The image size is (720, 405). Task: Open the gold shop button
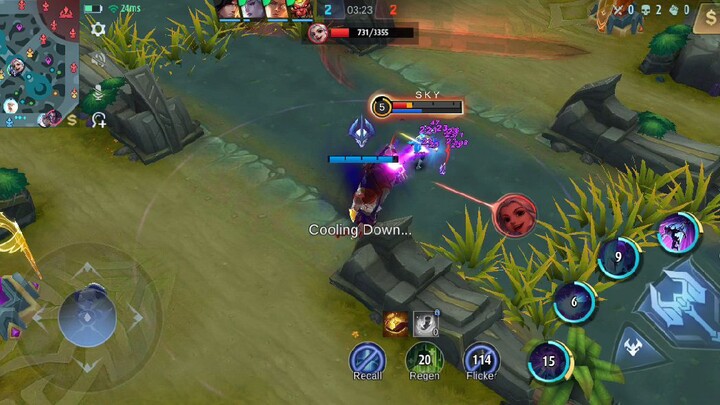click(x=705, y=20)
